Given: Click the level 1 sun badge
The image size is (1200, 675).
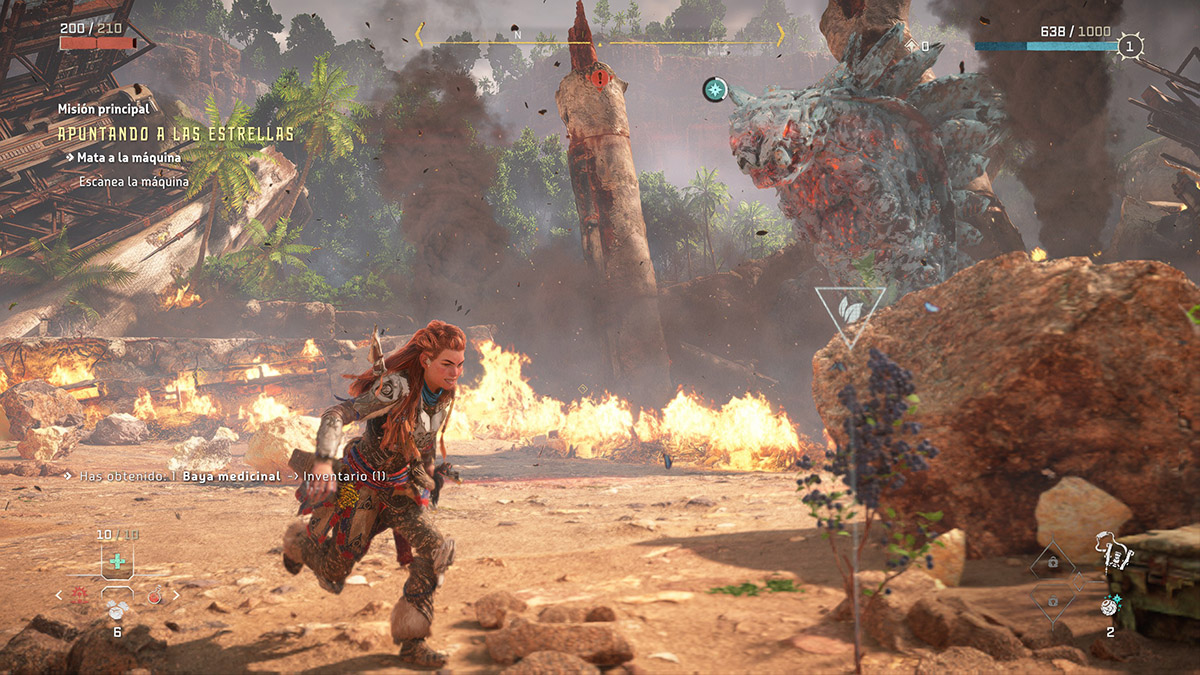Looking at the screenshot, I should point(1130,46).
